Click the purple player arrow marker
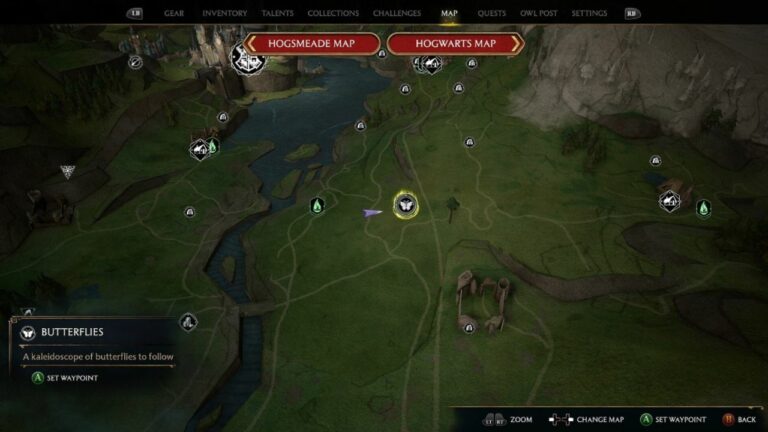This screenshot has width=768, height=432. [372, 212]
